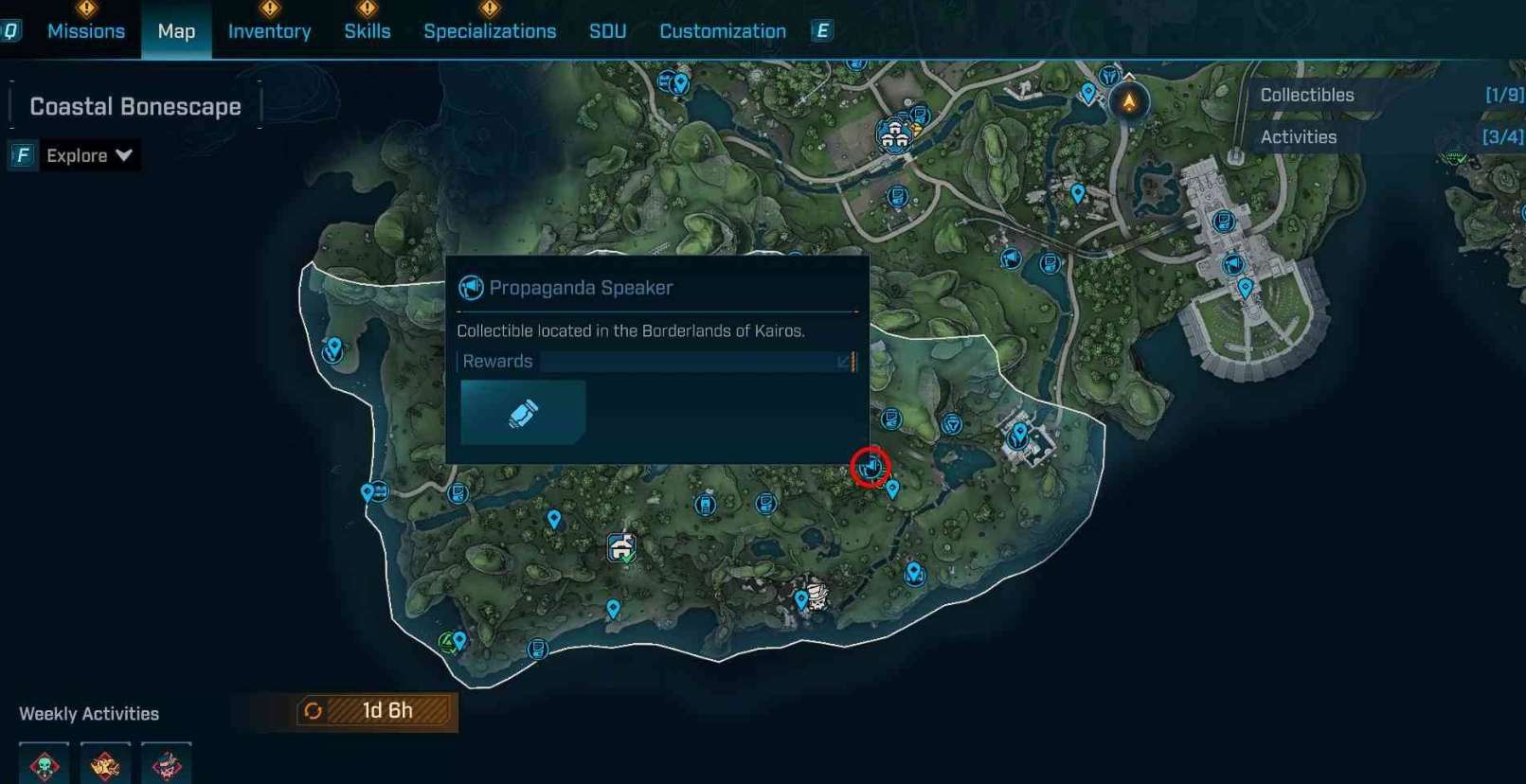1526x784 pixels.
Task: Click the orange player arrow marker
Action: 1129,101
